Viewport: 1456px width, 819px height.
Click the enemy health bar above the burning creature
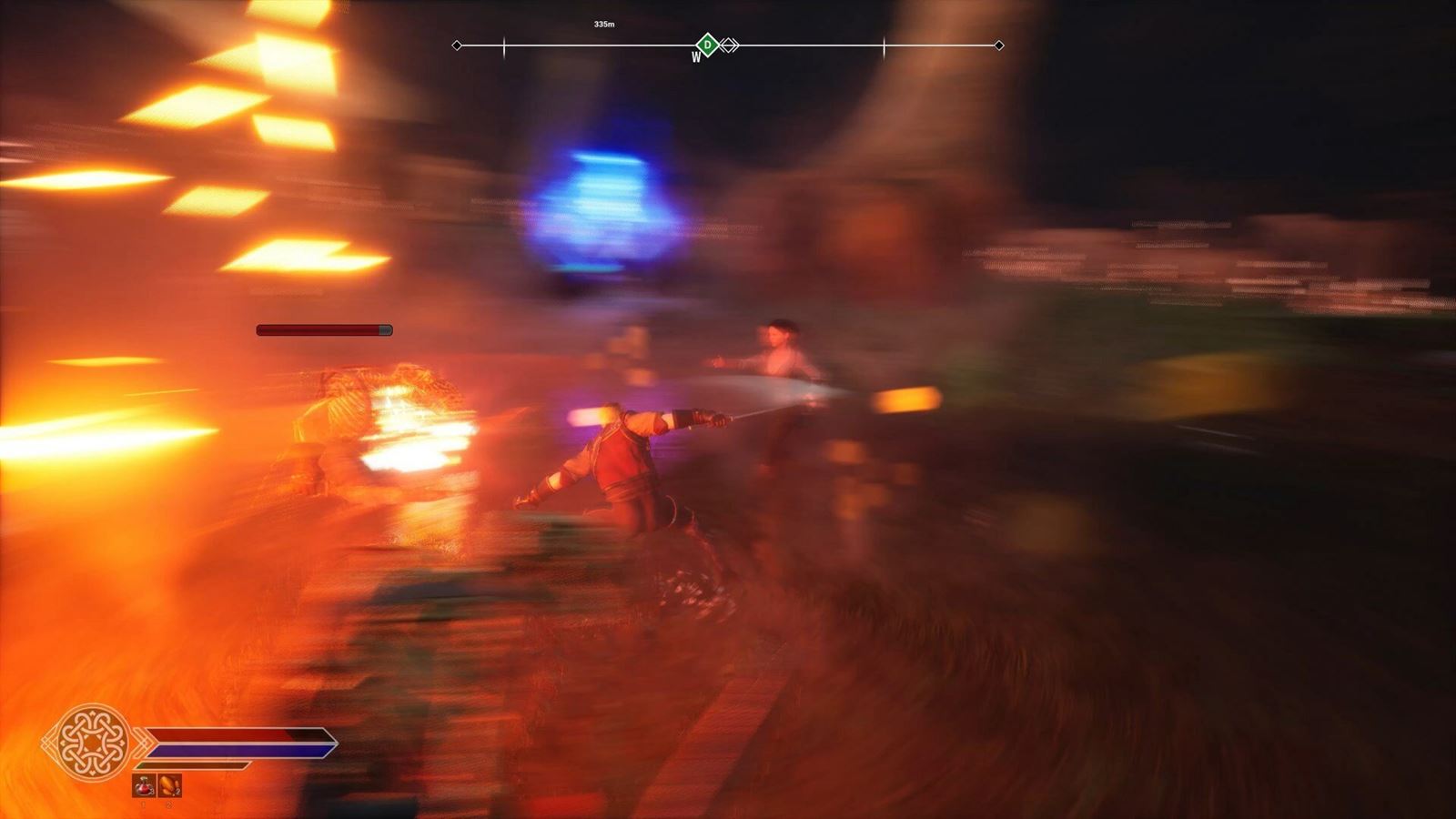tap(323, 329)
